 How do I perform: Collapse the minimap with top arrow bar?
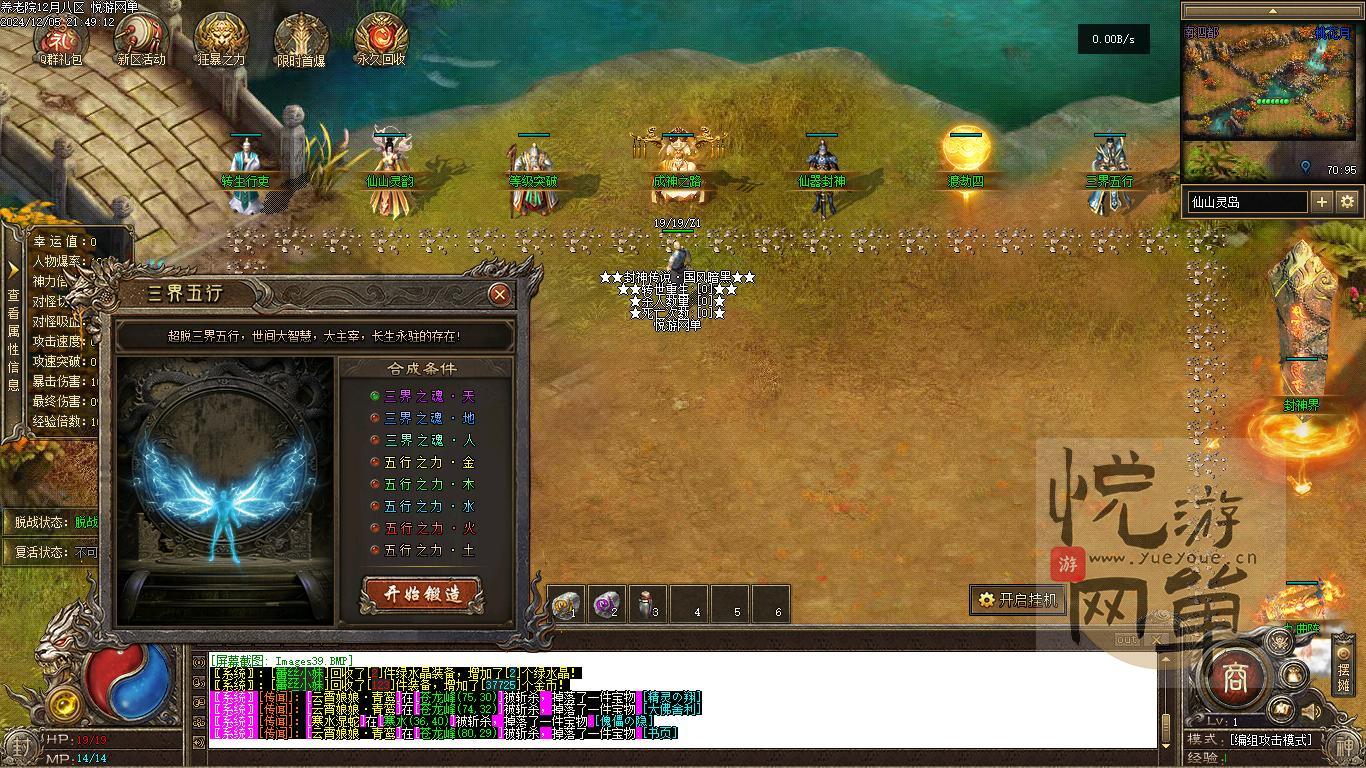point(1271,12)
